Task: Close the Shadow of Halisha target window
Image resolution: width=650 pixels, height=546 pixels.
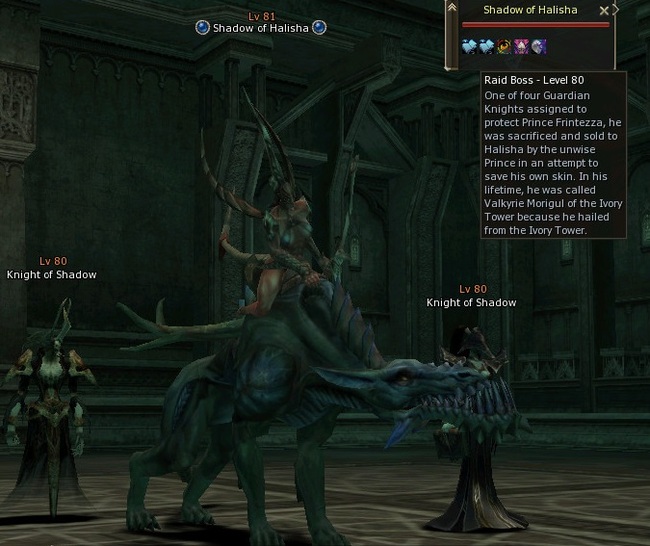Action: click(x=603, y=10)
